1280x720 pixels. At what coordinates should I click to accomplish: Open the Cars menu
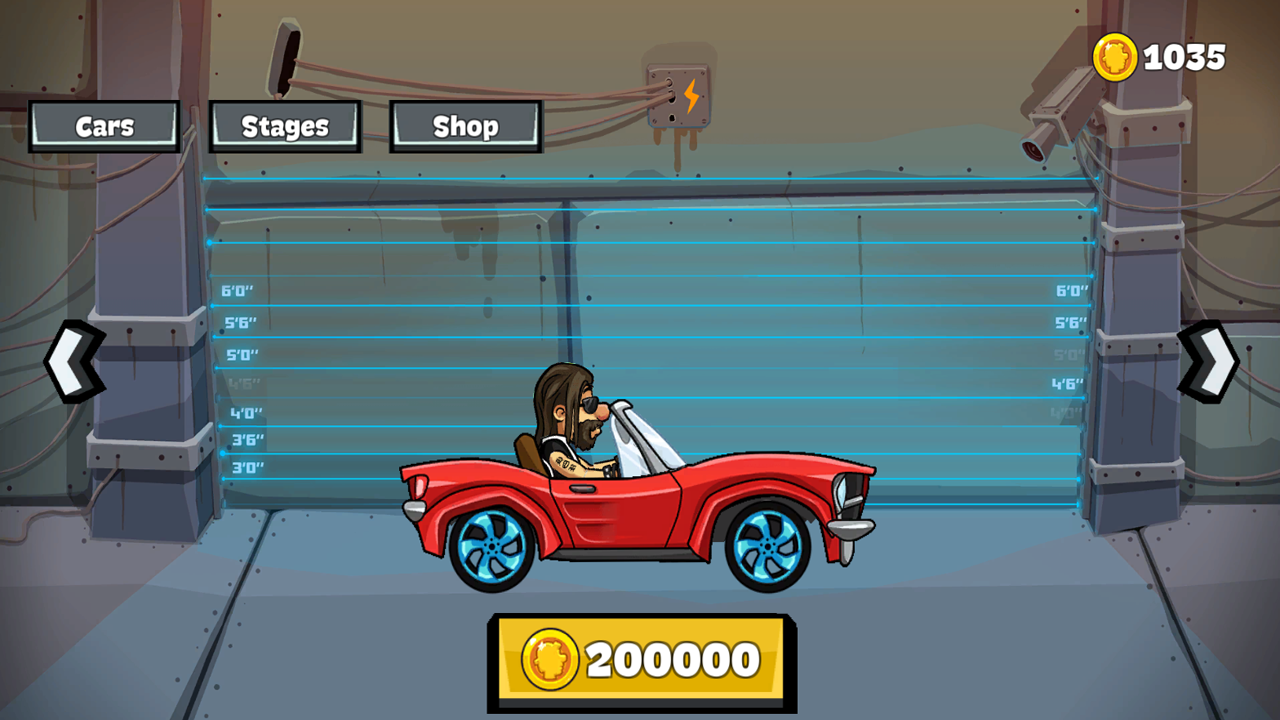coord(103,126)
